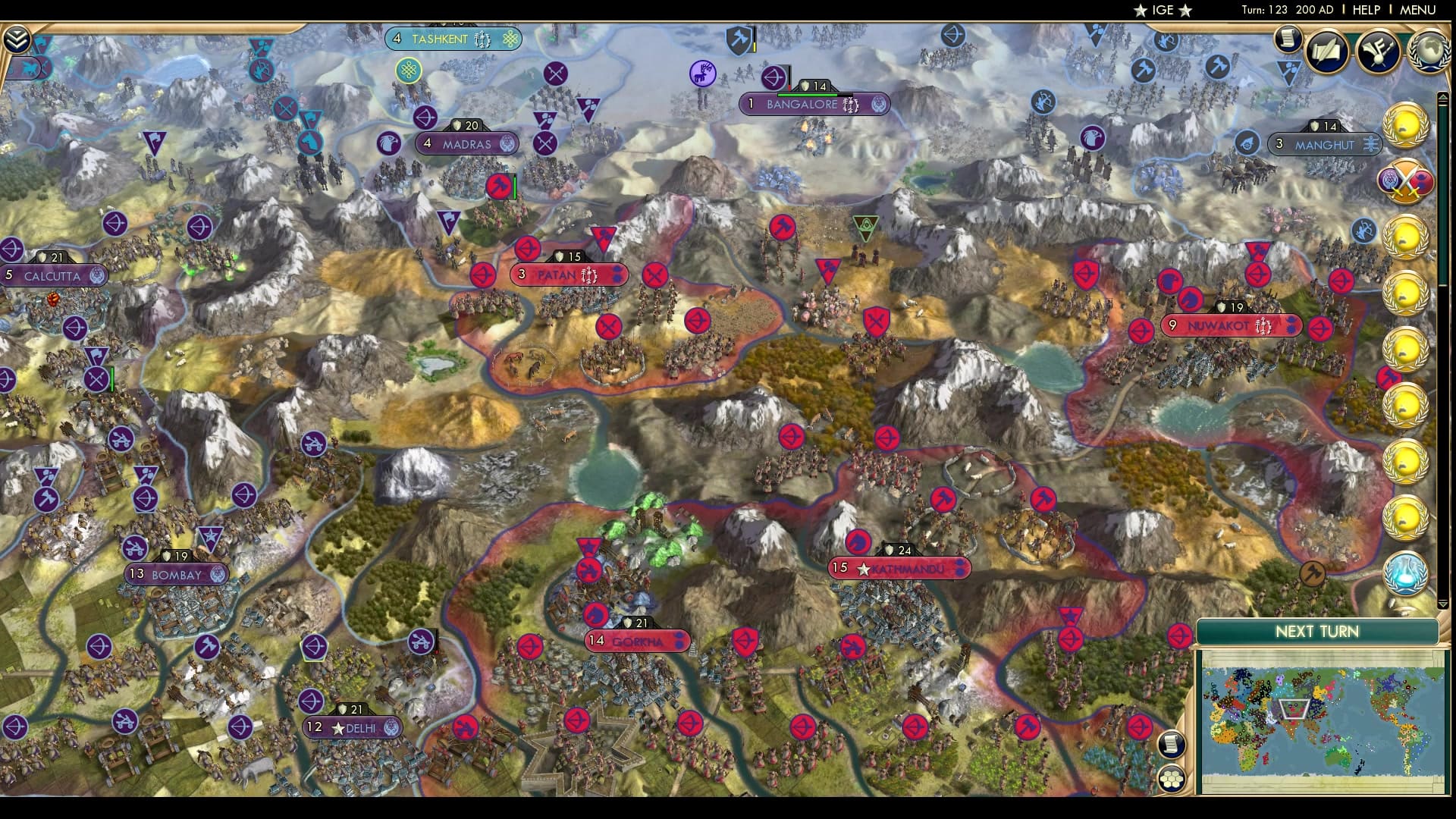Open the banner and quill button

tap(1327, 51)
